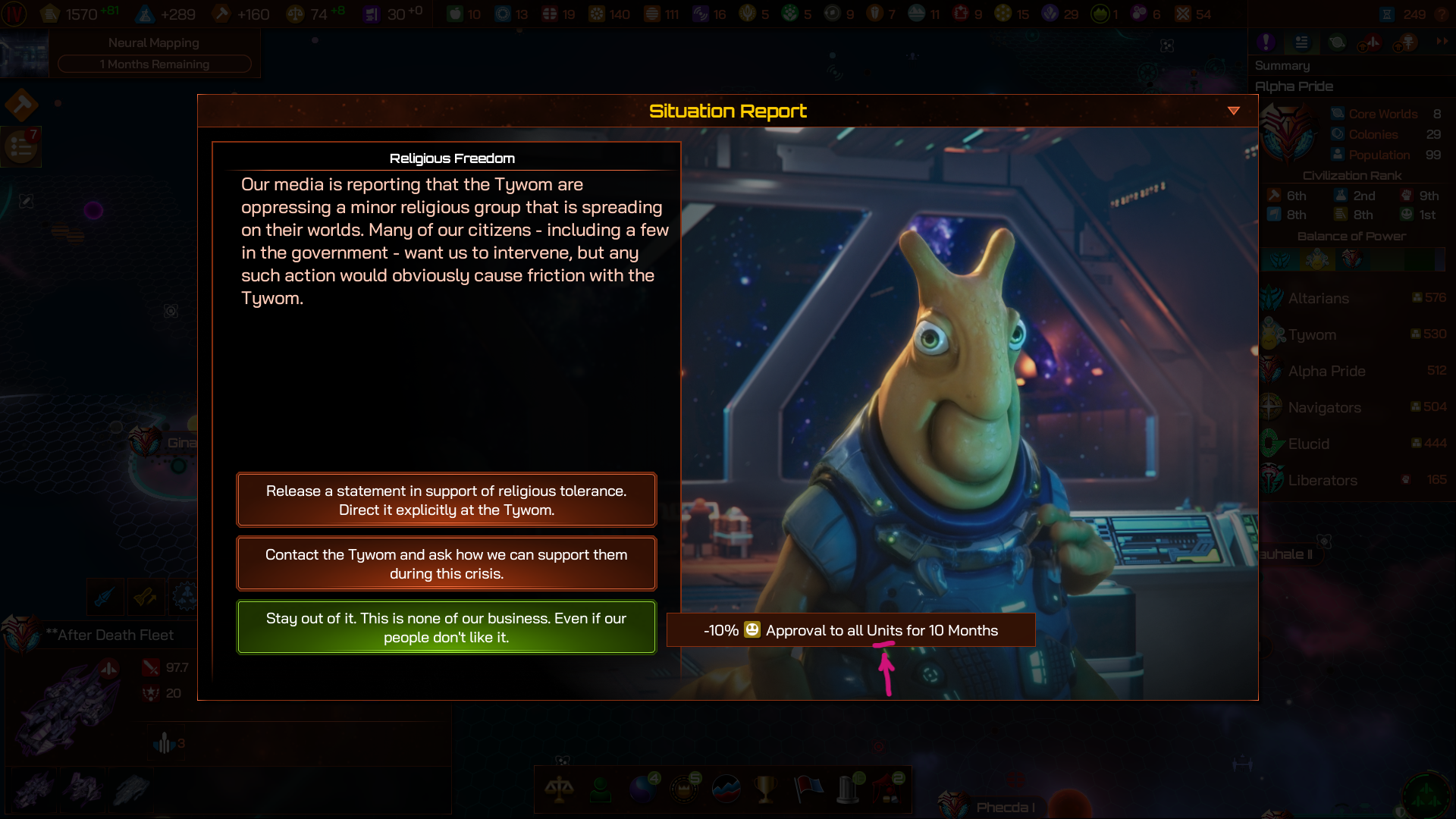Select the Navigators civilization row
Viewport: 1456px width, 819px height.
pyautogui.click(x=1324, y=407)
